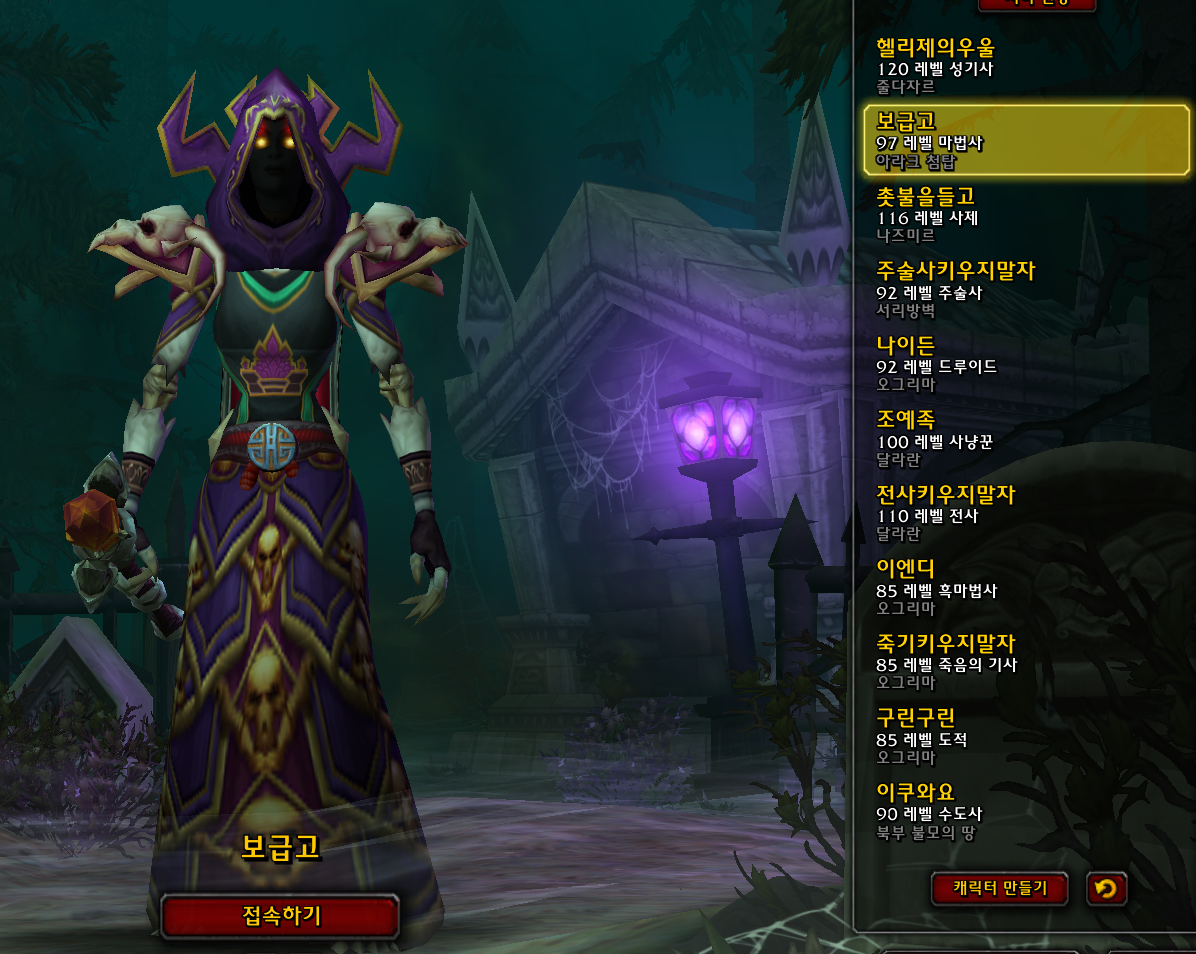
Task: Choose 구린구린 the level 85 rogue
Action: [x=1025, y=737]
